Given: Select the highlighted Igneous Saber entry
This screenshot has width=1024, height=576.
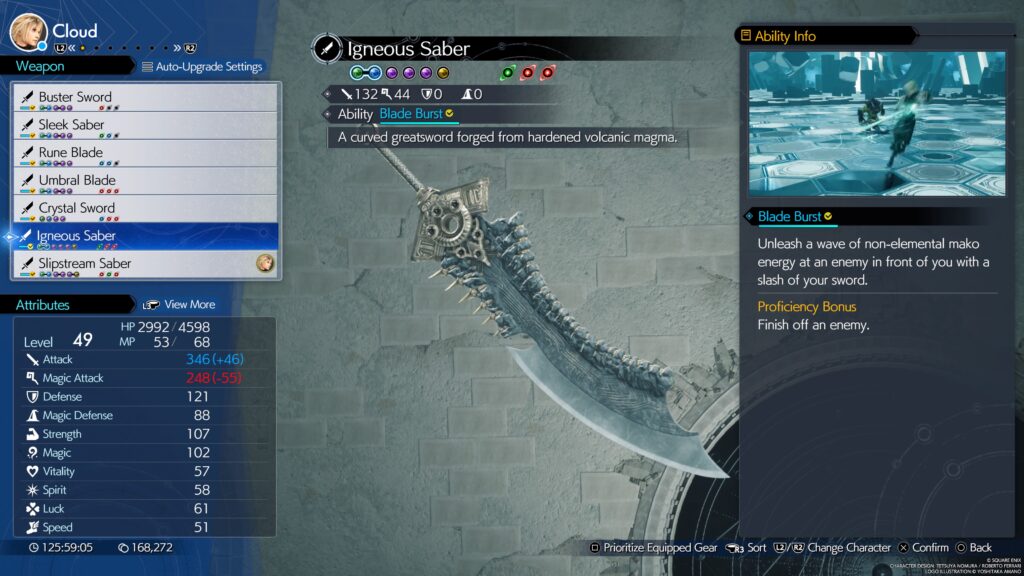Looking at the screenshot, I should tap(144, 236).
